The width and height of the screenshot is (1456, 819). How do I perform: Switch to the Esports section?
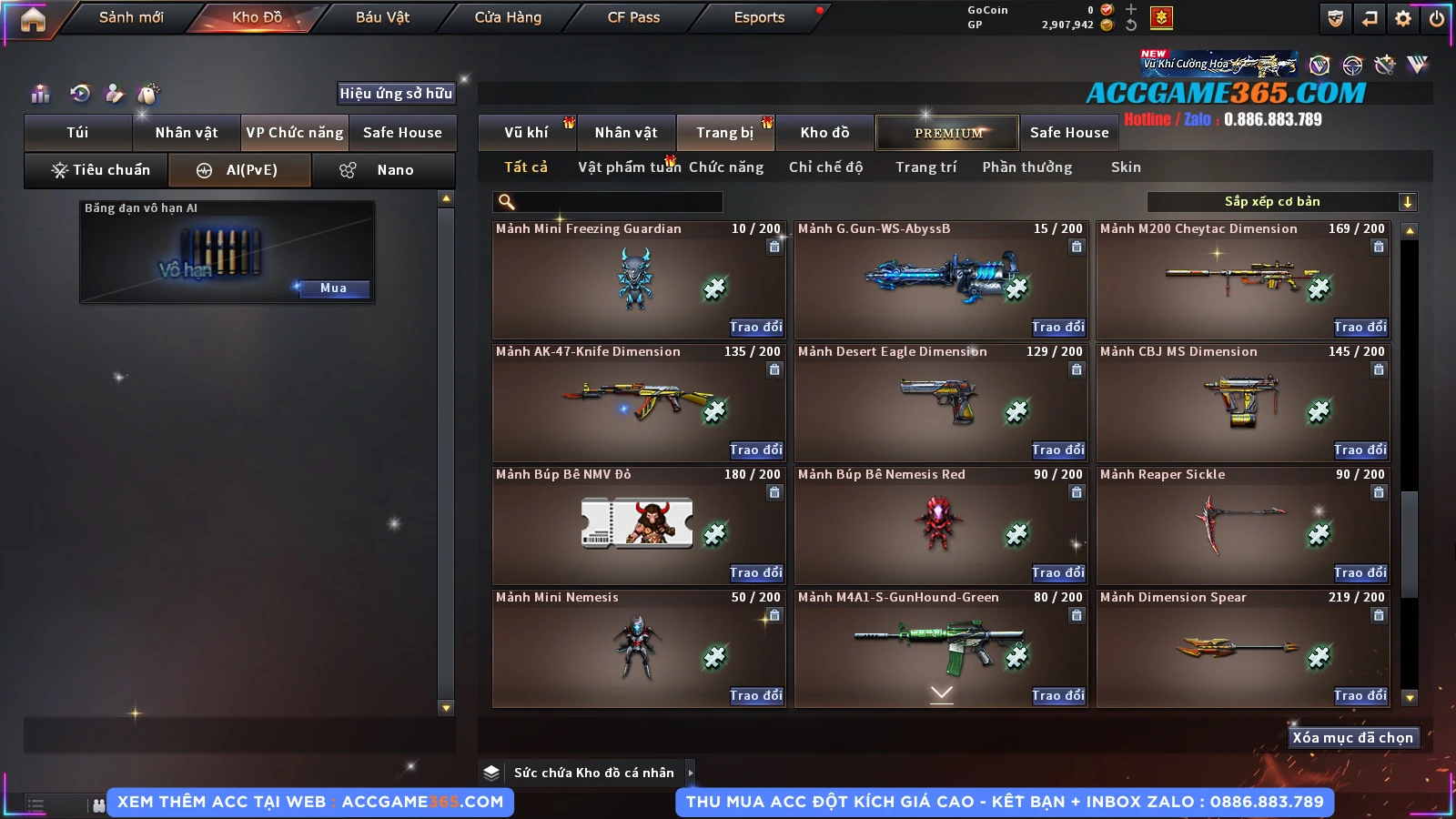coord(759,17)
